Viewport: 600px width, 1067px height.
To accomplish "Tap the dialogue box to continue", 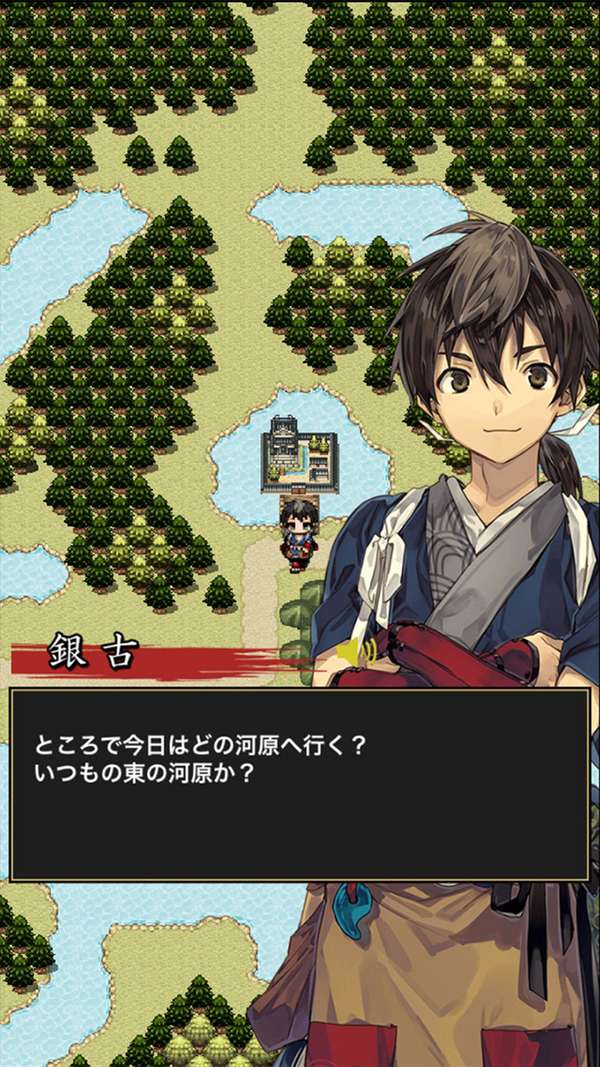I will click(x=299, y=784).
